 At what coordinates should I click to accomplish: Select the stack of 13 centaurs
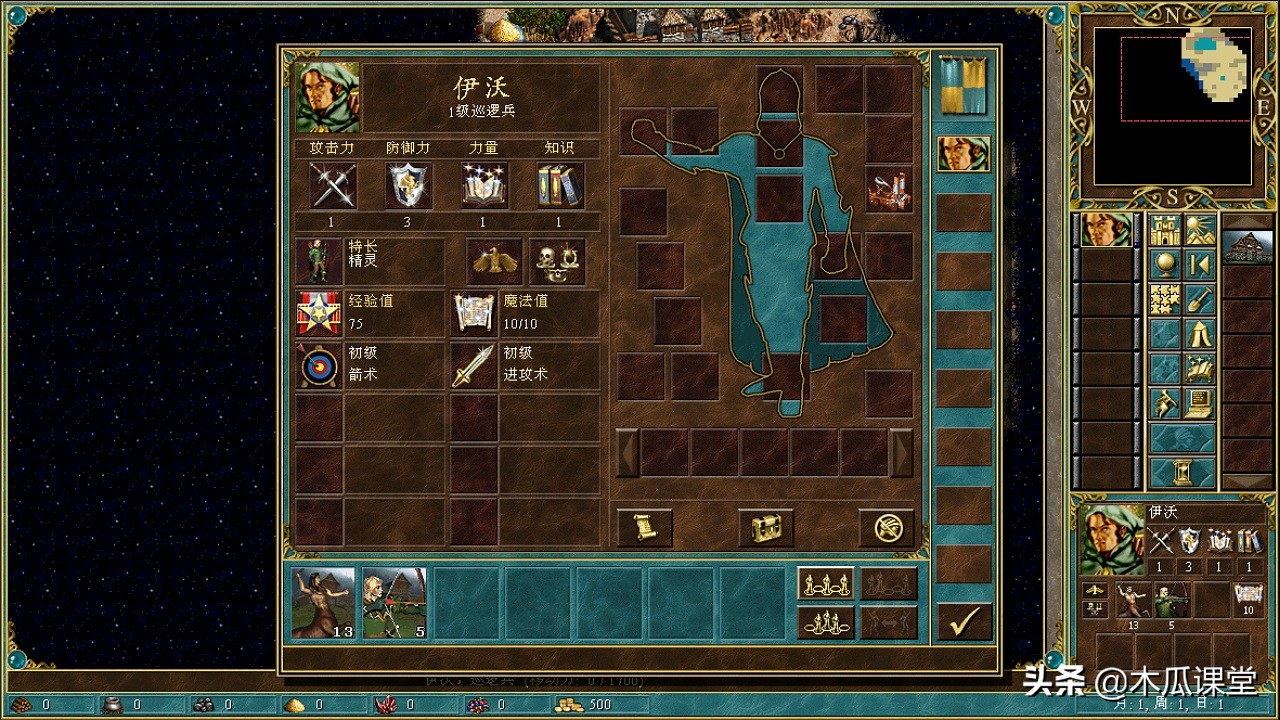tap(323, 602)
